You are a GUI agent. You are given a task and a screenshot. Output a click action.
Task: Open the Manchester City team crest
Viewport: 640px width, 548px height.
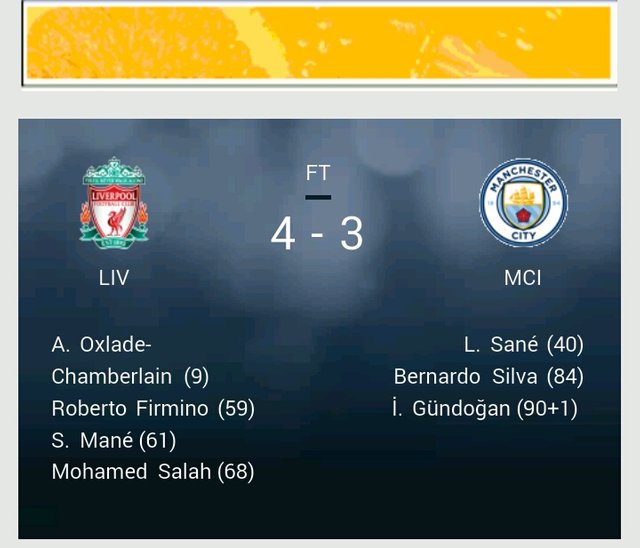[x=522, y=203]
